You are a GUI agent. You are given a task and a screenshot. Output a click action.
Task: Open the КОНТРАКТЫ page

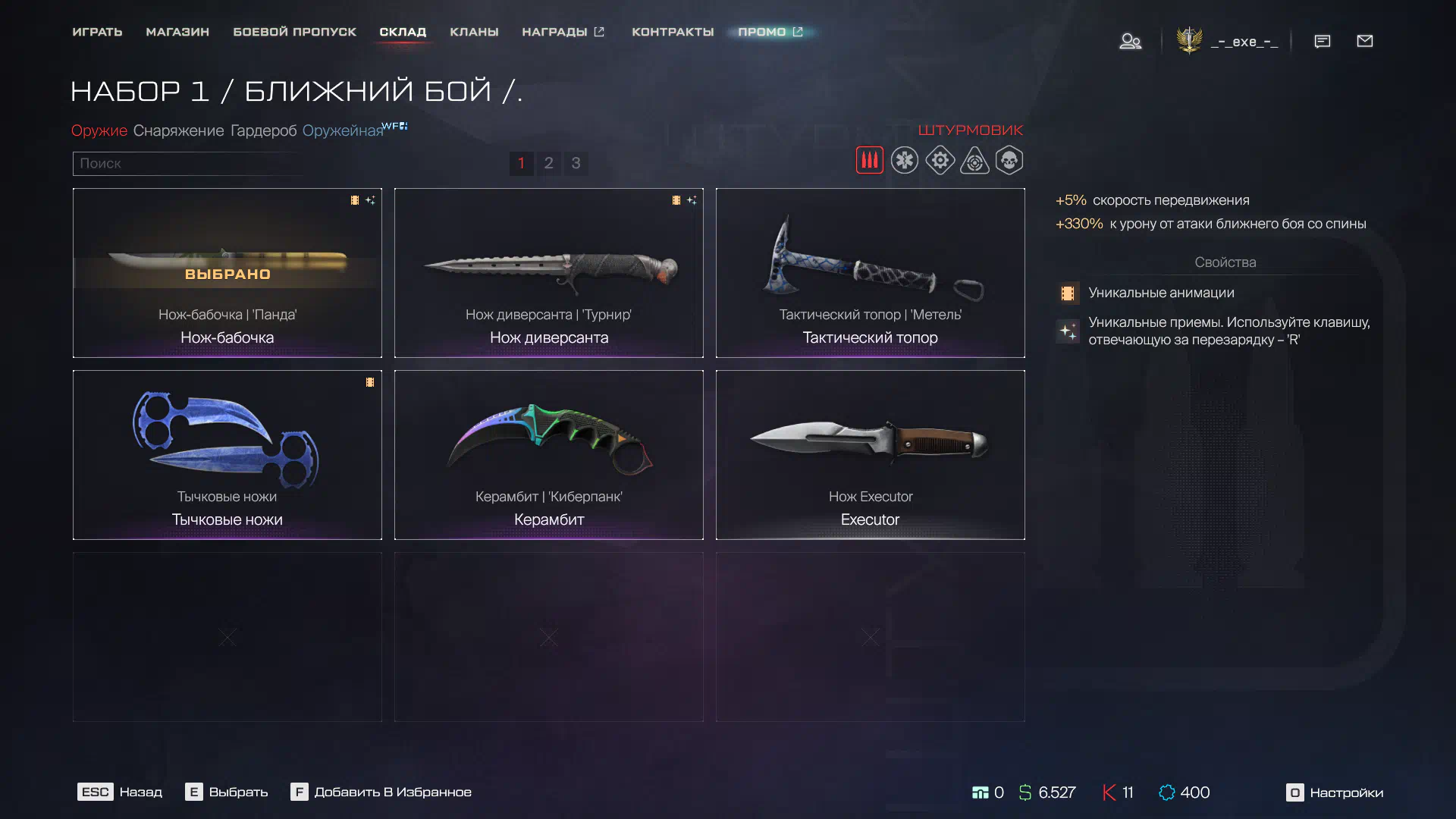tap(673, 32)
